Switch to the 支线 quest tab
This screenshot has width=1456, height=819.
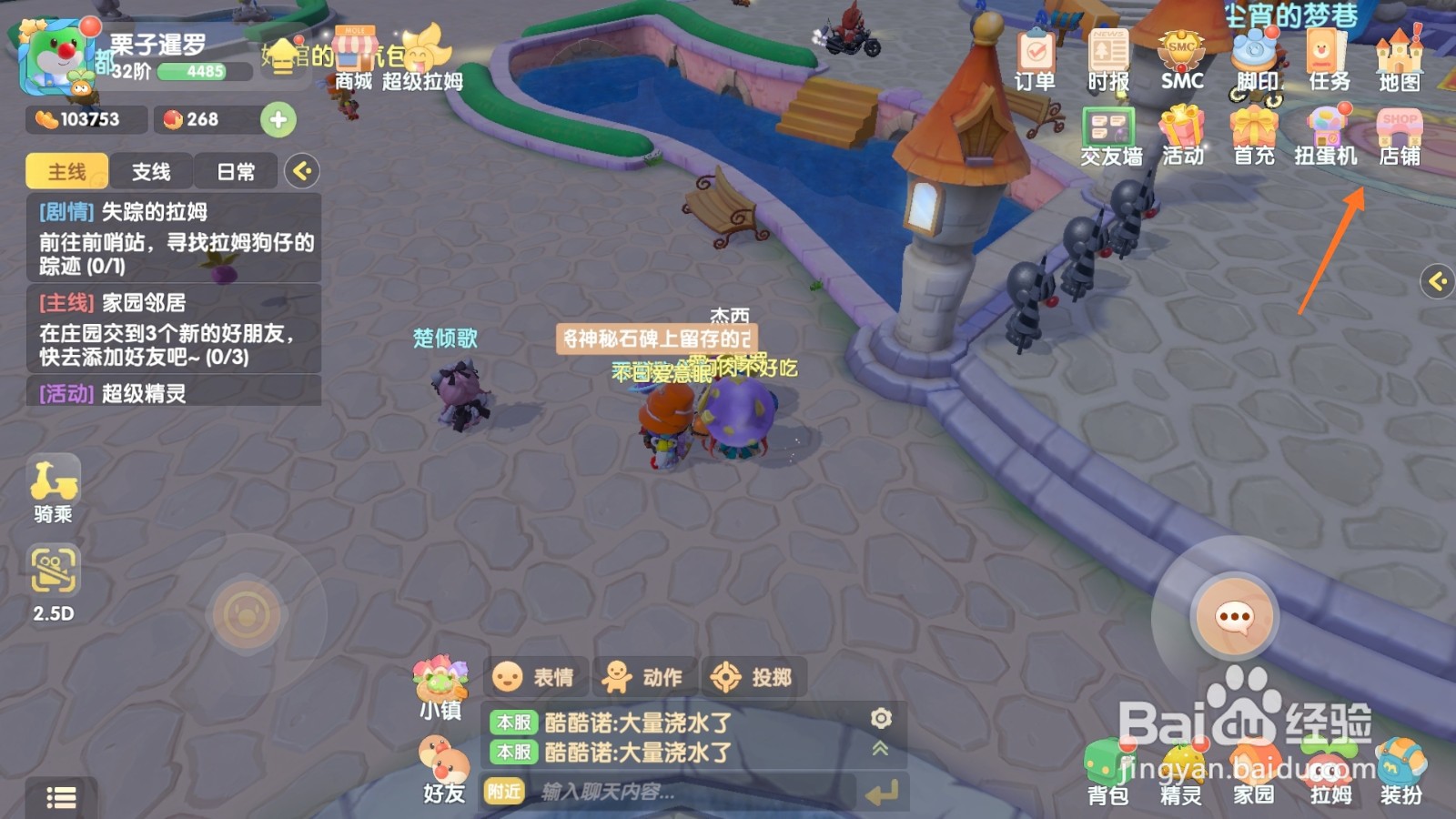[x=151, y=171]
